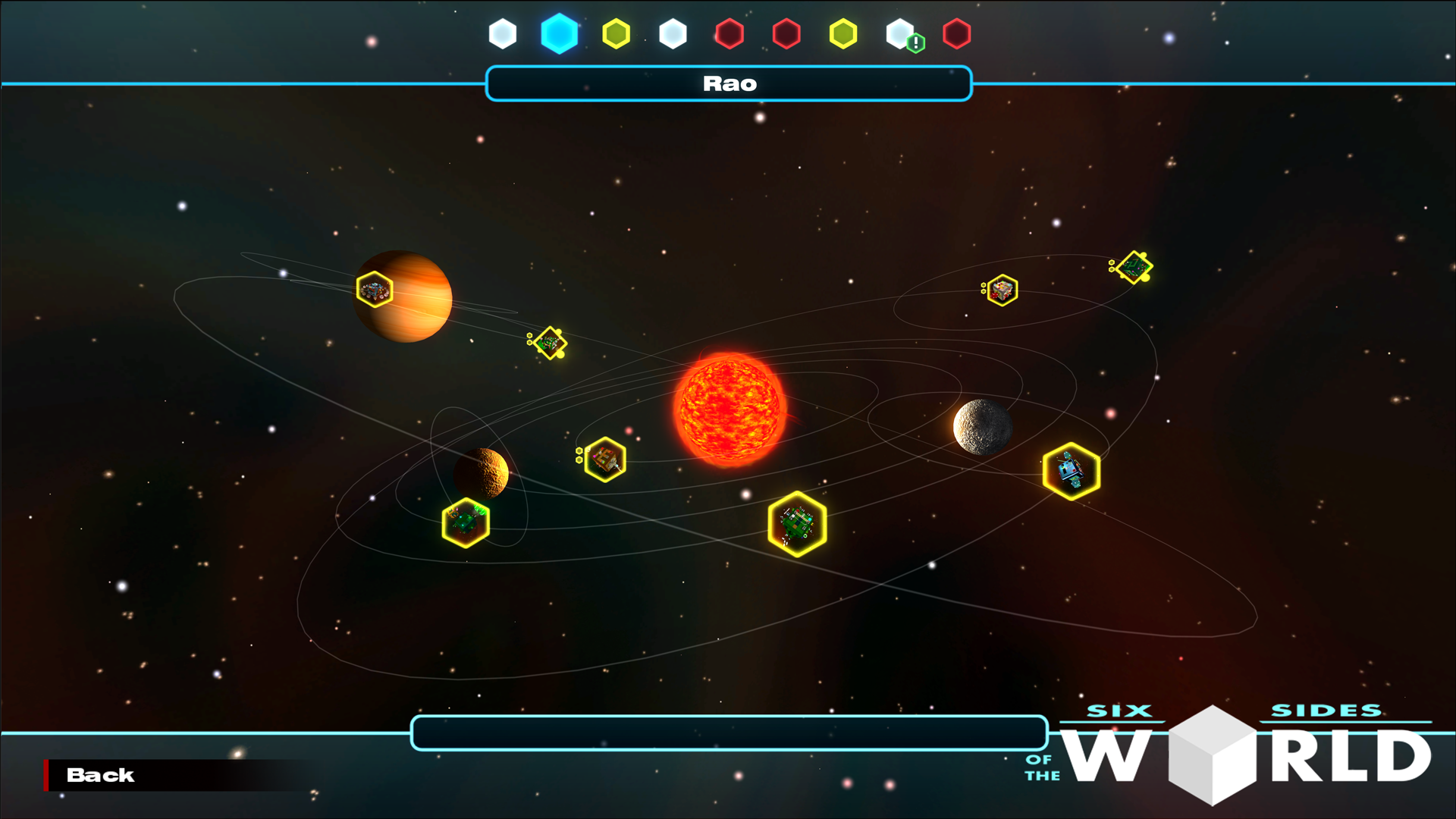Select the far-right red hexagon in the system row

(958, 33)
